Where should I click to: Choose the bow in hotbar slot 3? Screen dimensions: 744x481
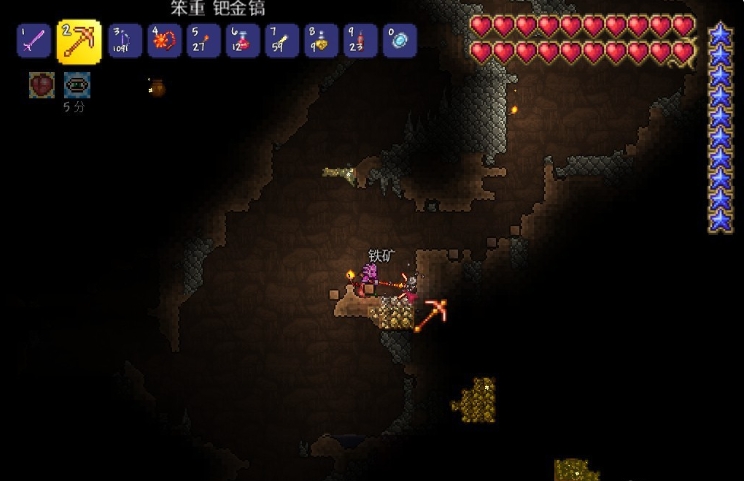click(x=125, y=41)
